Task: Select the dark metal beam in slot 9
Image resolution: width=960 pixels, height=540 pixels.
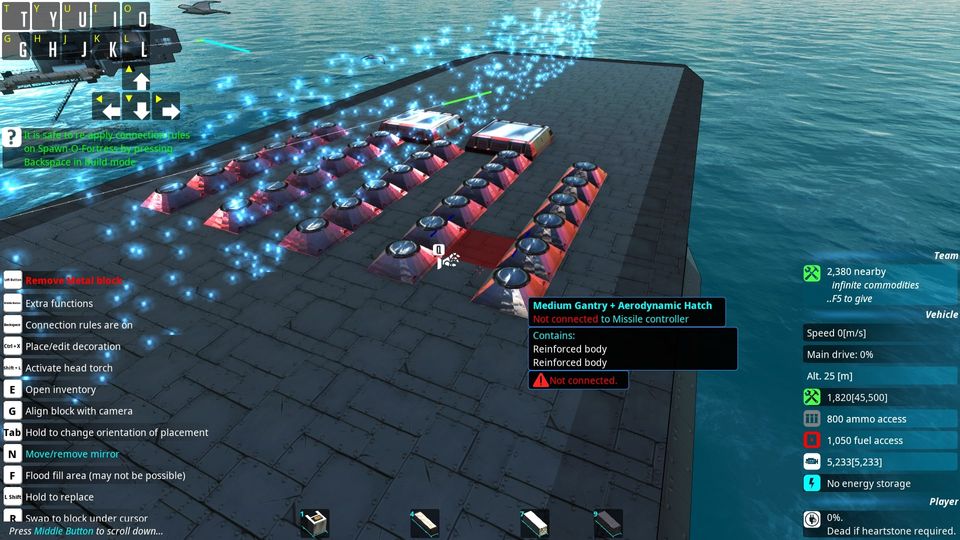Action: (x=608, y=523)
